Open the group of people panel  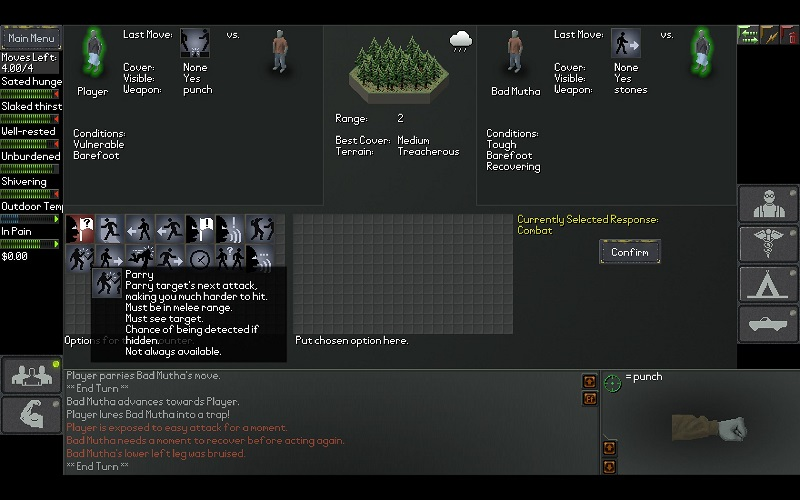[30, 374]
